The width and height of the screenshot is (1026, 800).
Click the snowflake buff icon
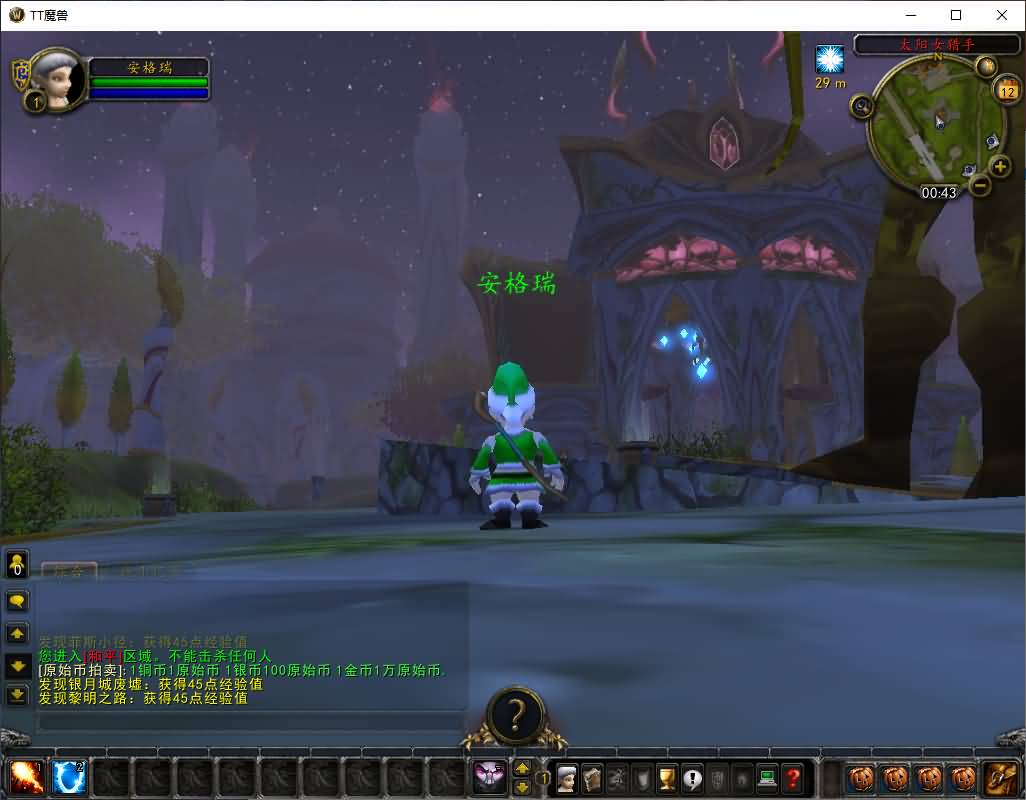click(x=830, y=59)
